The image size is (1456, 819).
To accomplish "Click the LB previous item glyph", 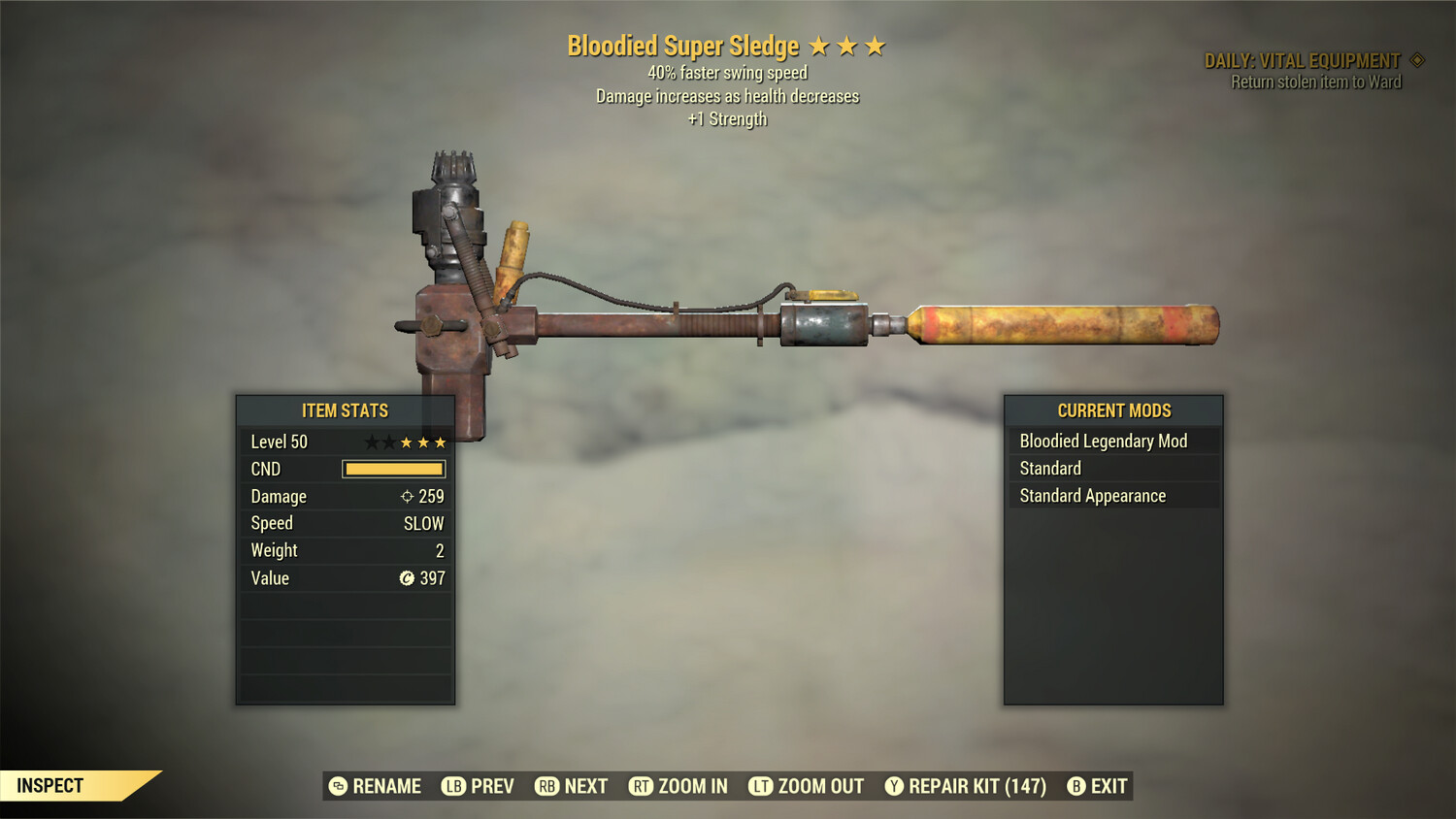I will coord(452,786).
